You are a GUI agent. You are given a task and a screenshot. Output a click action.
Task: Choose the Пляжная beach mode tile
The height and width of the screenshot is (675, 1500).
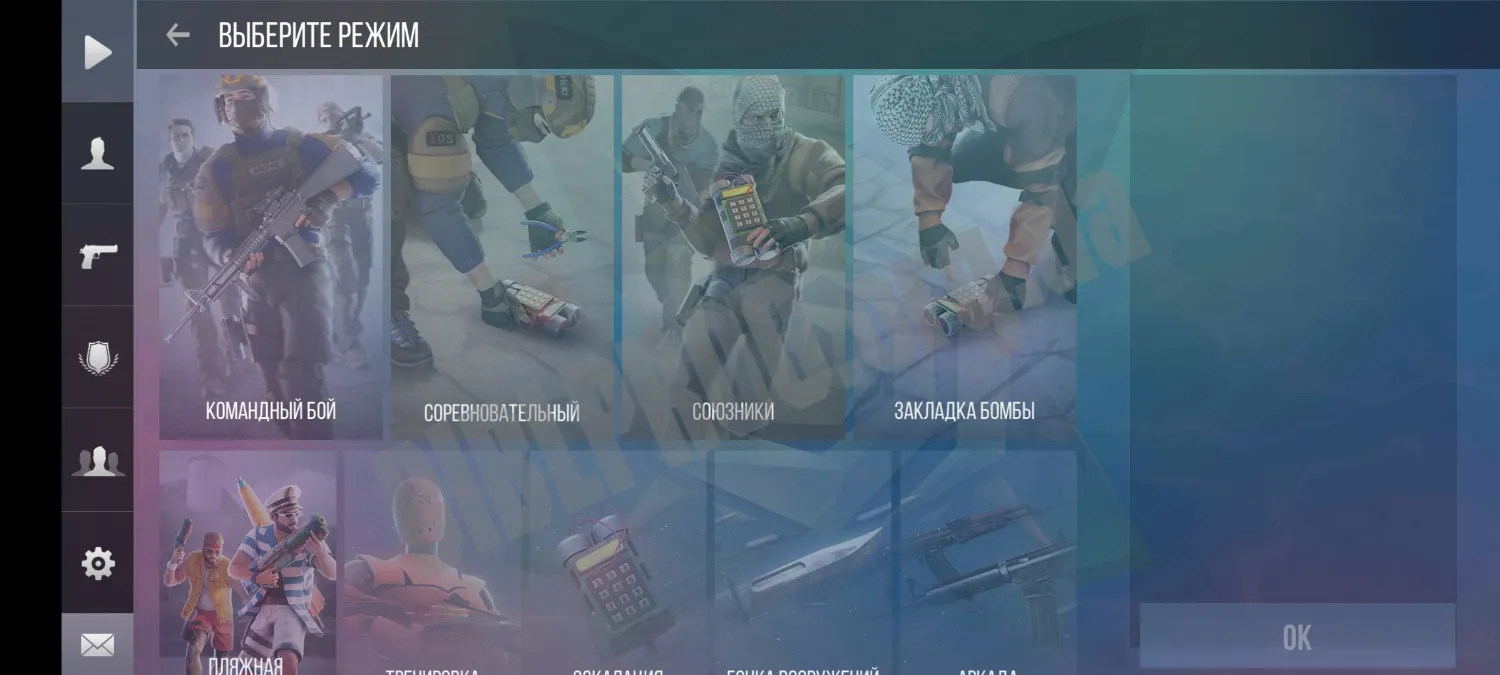click(x=248, y=565)
